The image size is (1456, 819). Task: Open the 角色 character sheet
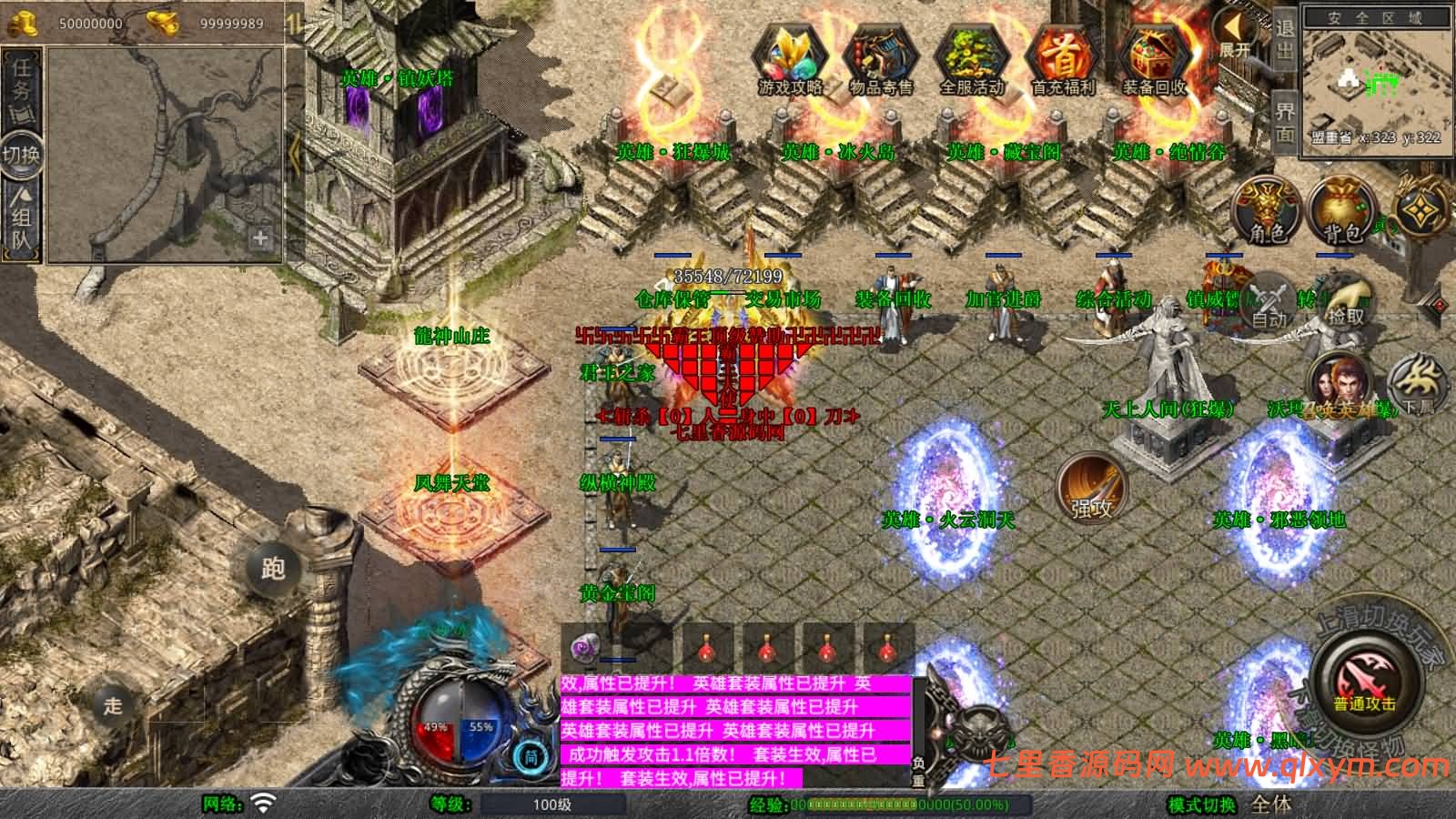[1266, 210]
